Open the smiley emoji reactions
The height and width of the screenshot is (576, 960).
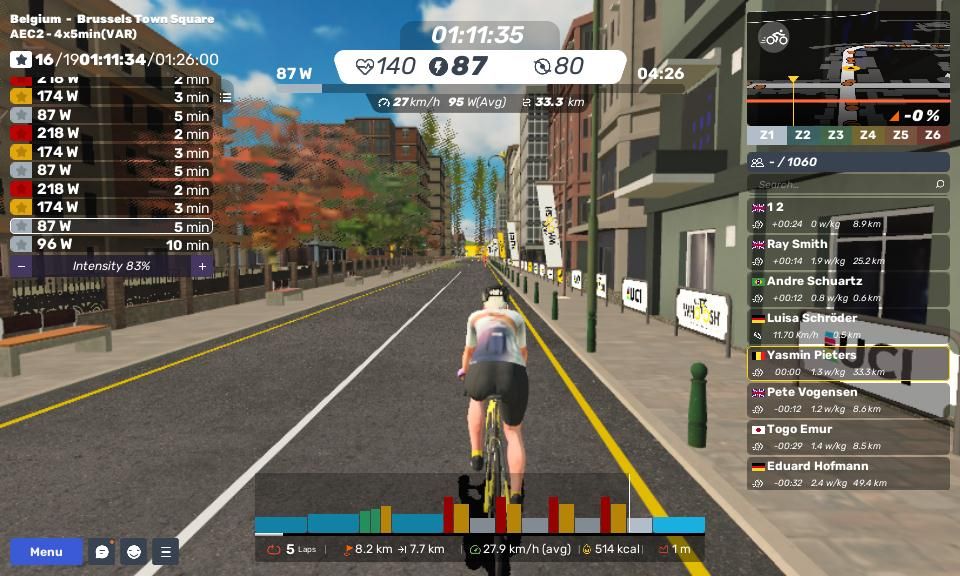coord(134,552)
